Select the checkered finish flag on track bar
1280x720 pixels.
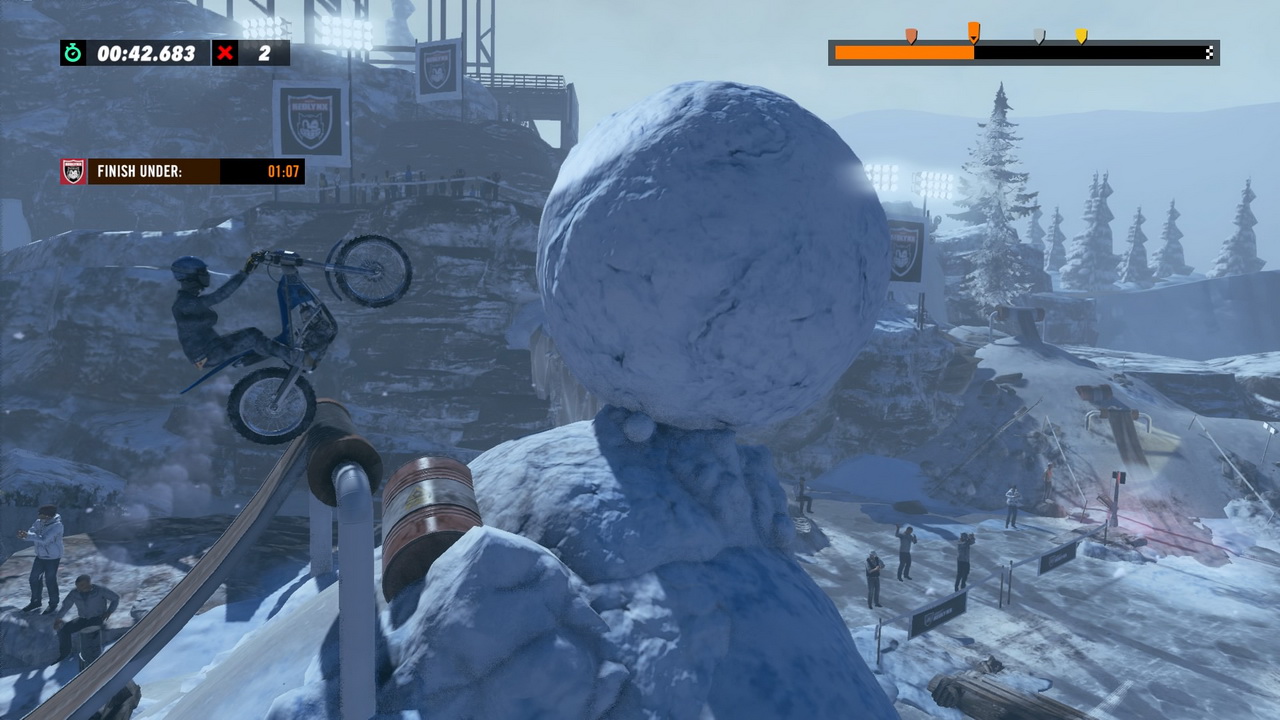(1210, 53)
